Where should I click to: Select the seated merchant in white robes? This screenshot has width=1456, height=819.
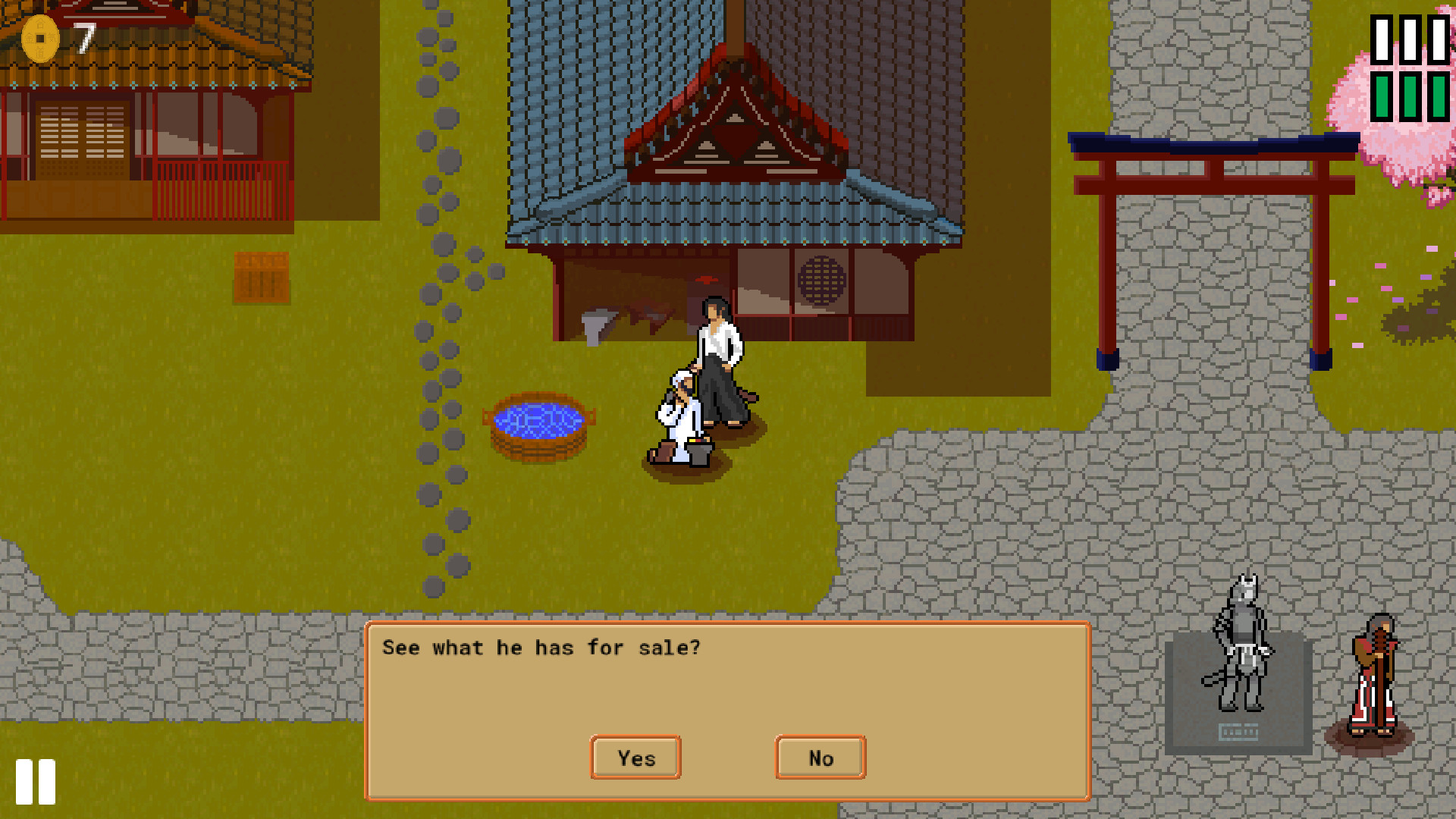(x=679, y=413)
